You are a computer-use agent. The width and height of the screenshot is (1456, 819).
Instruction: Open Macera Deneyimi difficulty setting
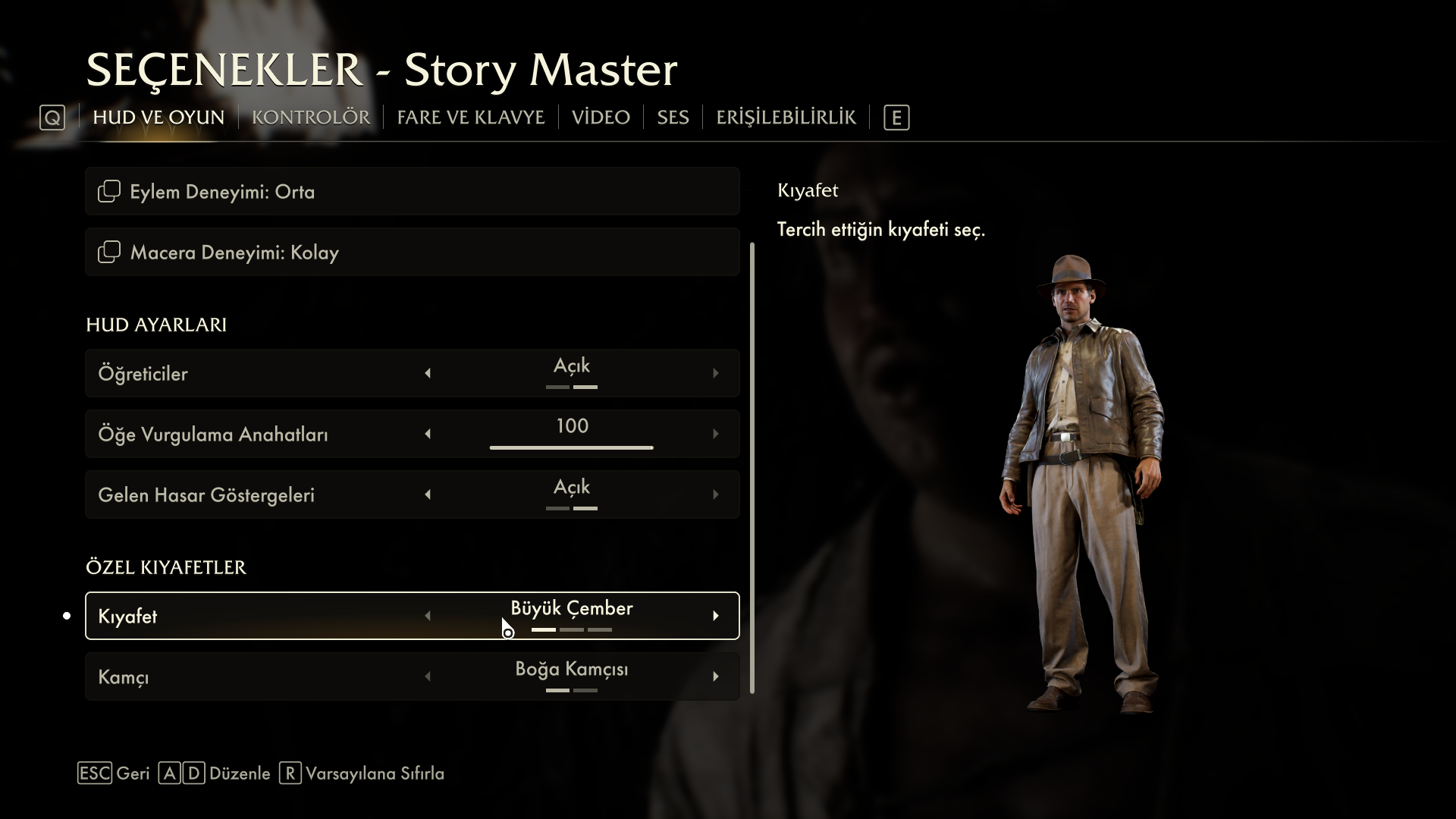coord(412,252)
